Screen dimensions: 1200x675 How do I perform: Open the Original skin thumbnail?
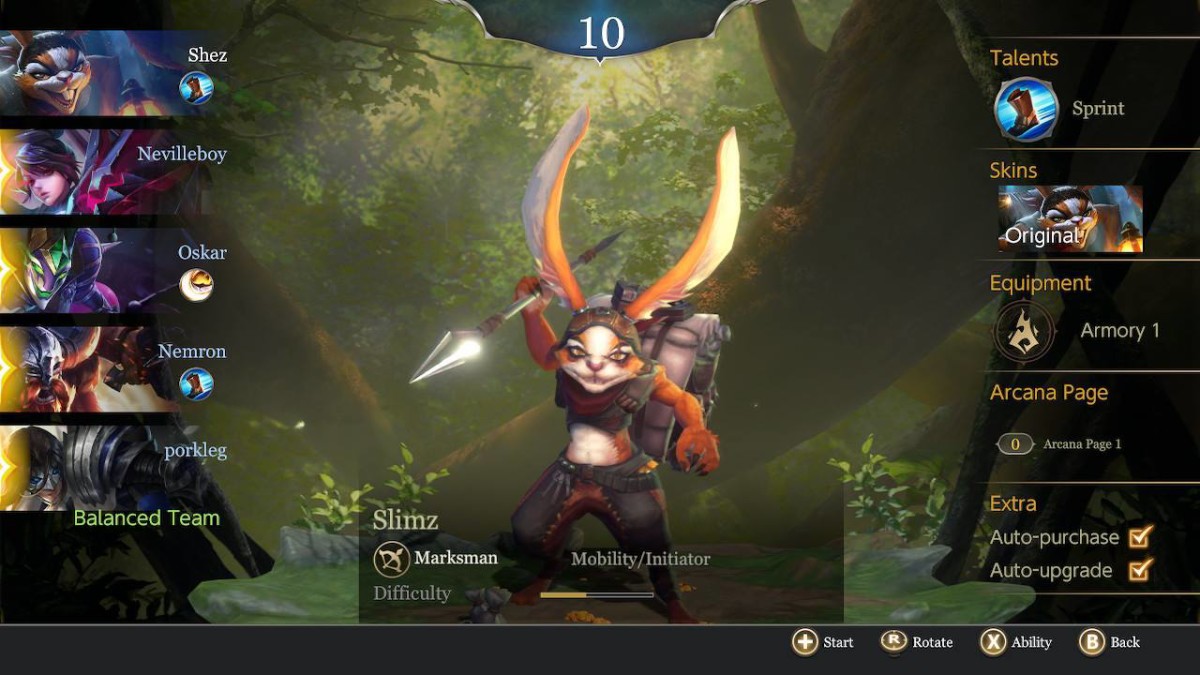1069,219
